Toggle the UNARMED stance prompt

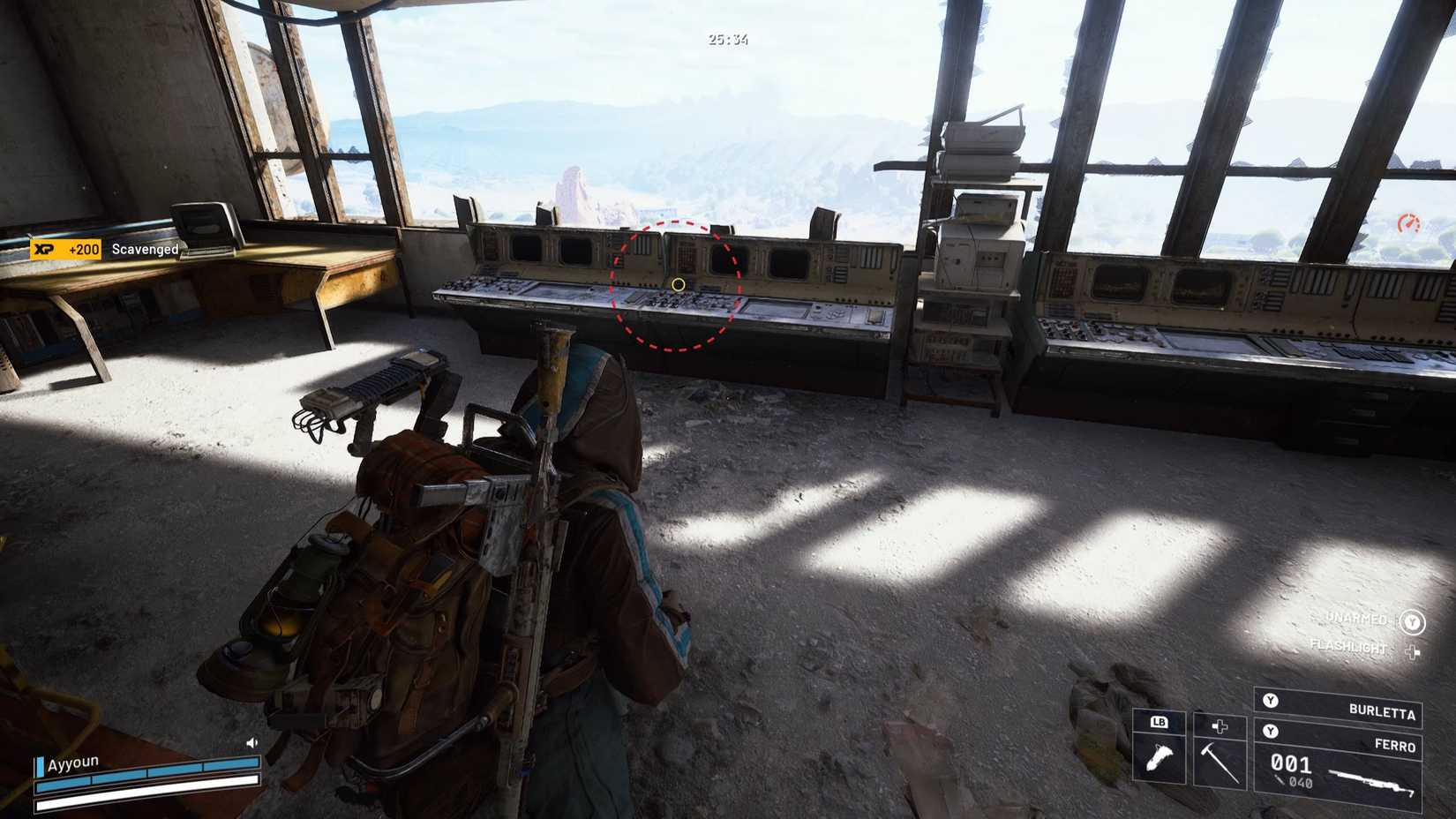pos(1355,619)
